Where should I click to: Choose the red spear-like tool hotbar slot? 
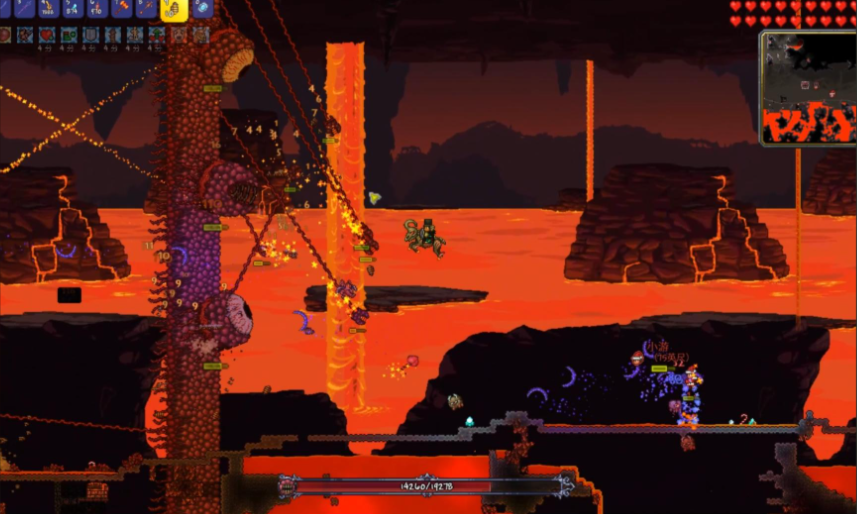pyautogui.click(x=146, y=8)
